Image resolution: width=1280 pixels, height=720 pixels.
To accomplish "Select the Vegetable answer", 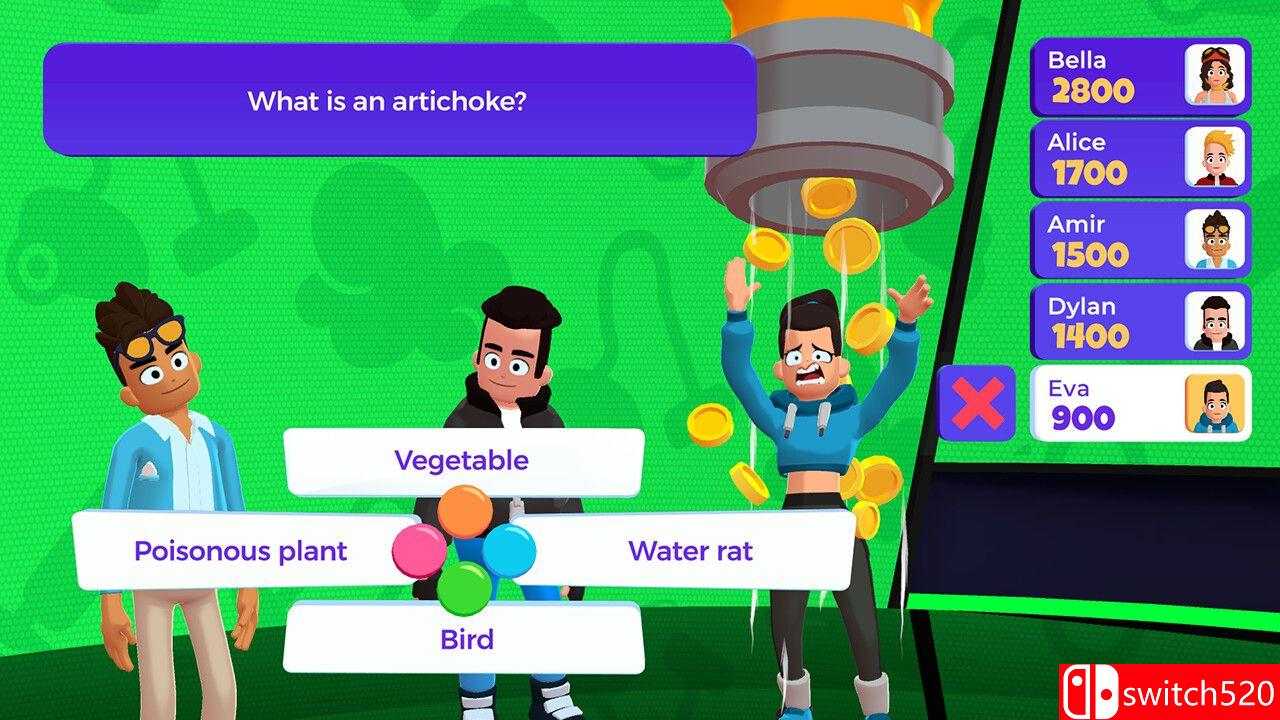I will 462,461.
